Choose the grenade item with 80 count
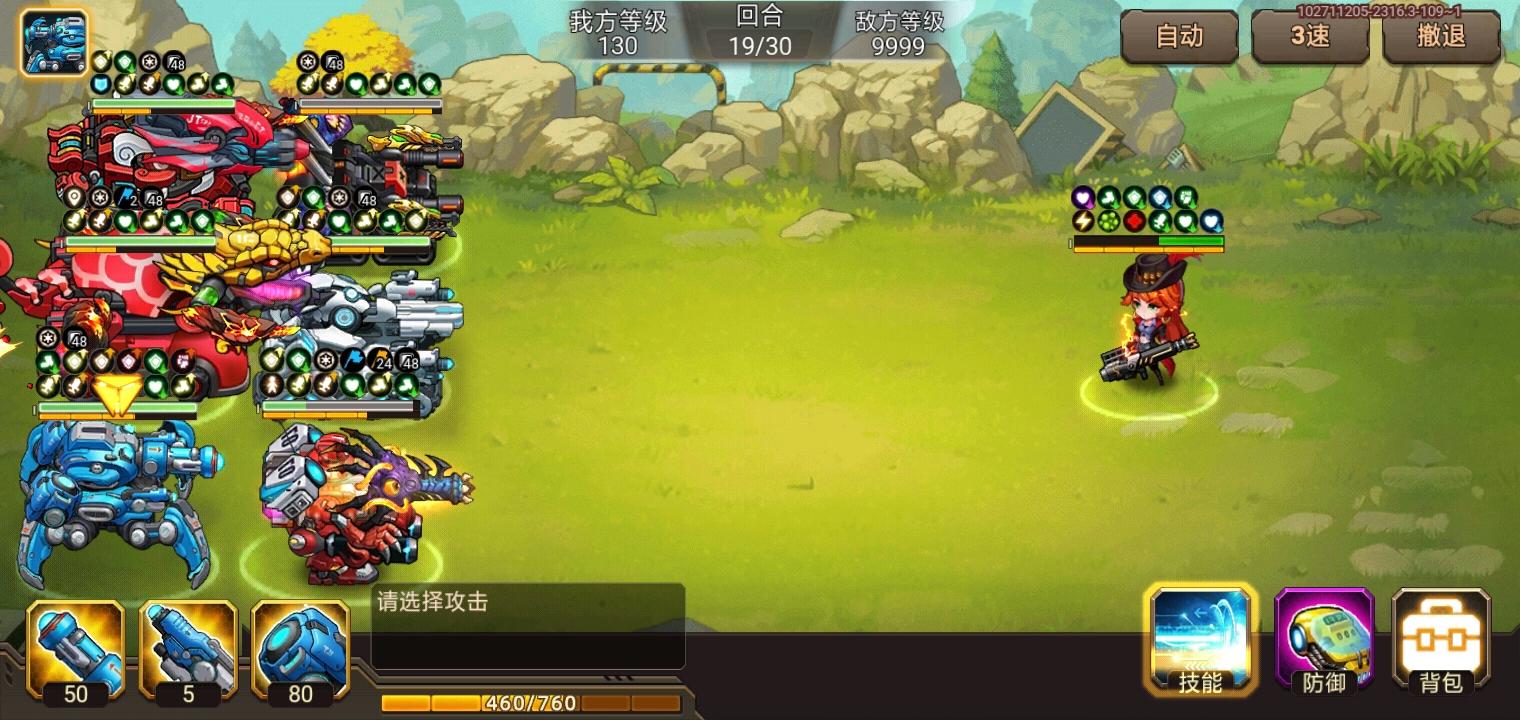The image size is (1520, 720). click(x=300, y=650)
